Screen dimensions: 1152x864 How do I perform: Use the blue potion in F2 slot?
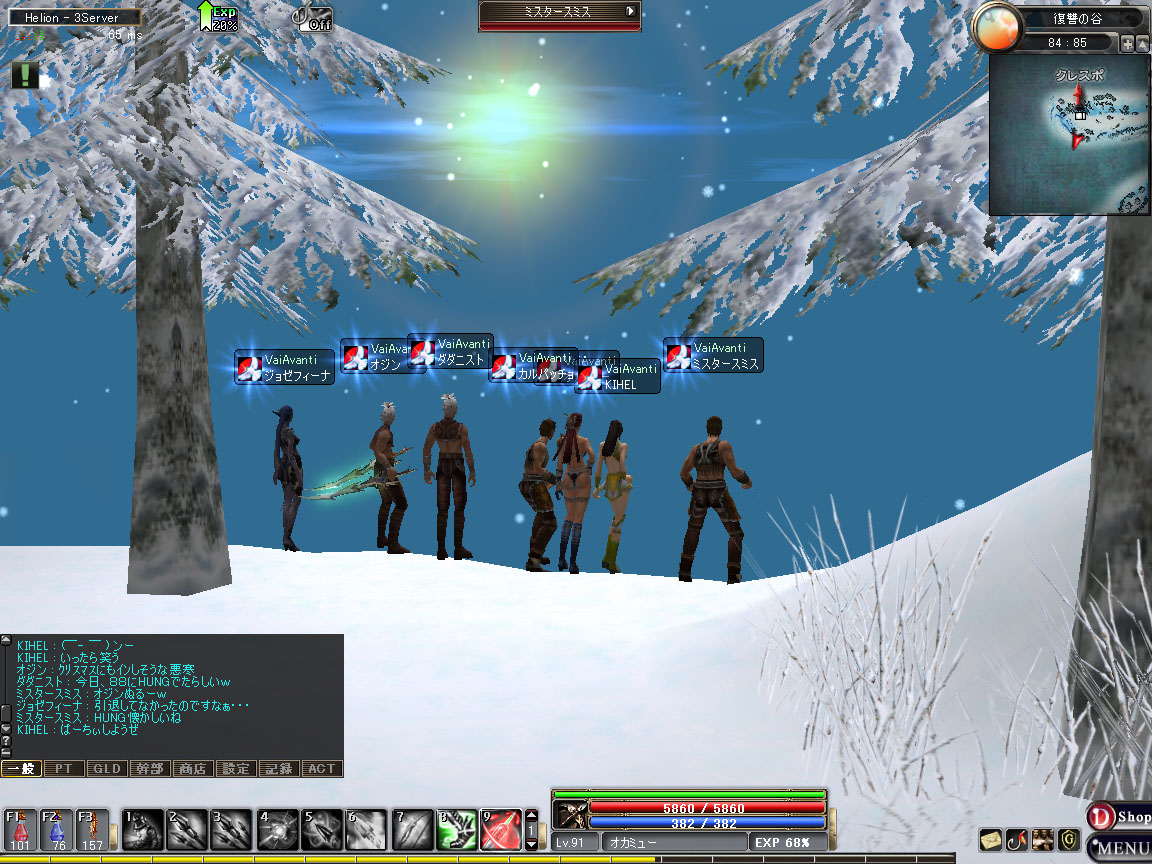click(57, 830)
